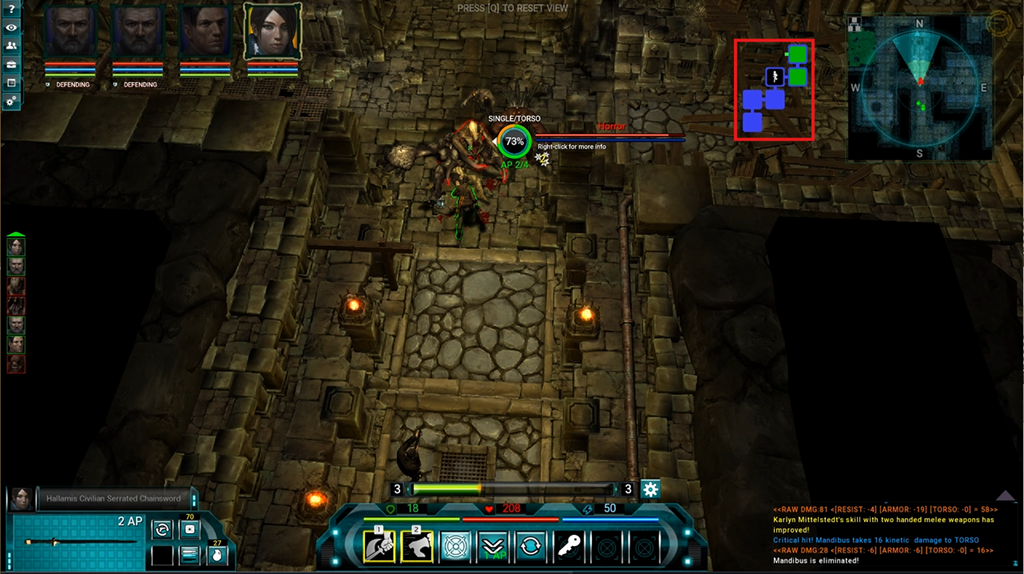This screenshot has width=1024, height=574.
Task: Toggle the eye view icon
Action: [x=11, y=27]
